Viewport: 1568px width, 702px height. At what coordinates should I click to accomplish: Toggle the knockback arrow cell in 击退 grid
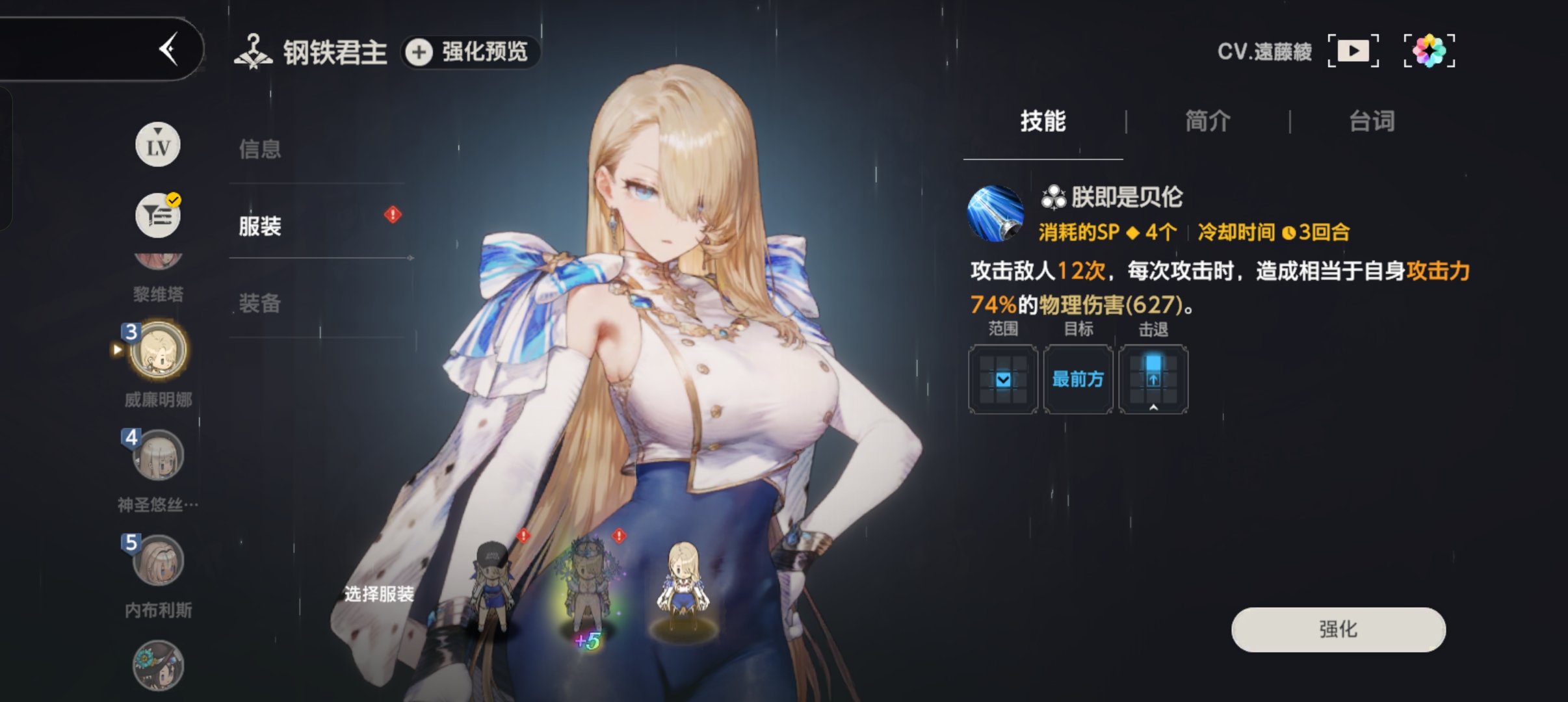tap(1155, 379)
